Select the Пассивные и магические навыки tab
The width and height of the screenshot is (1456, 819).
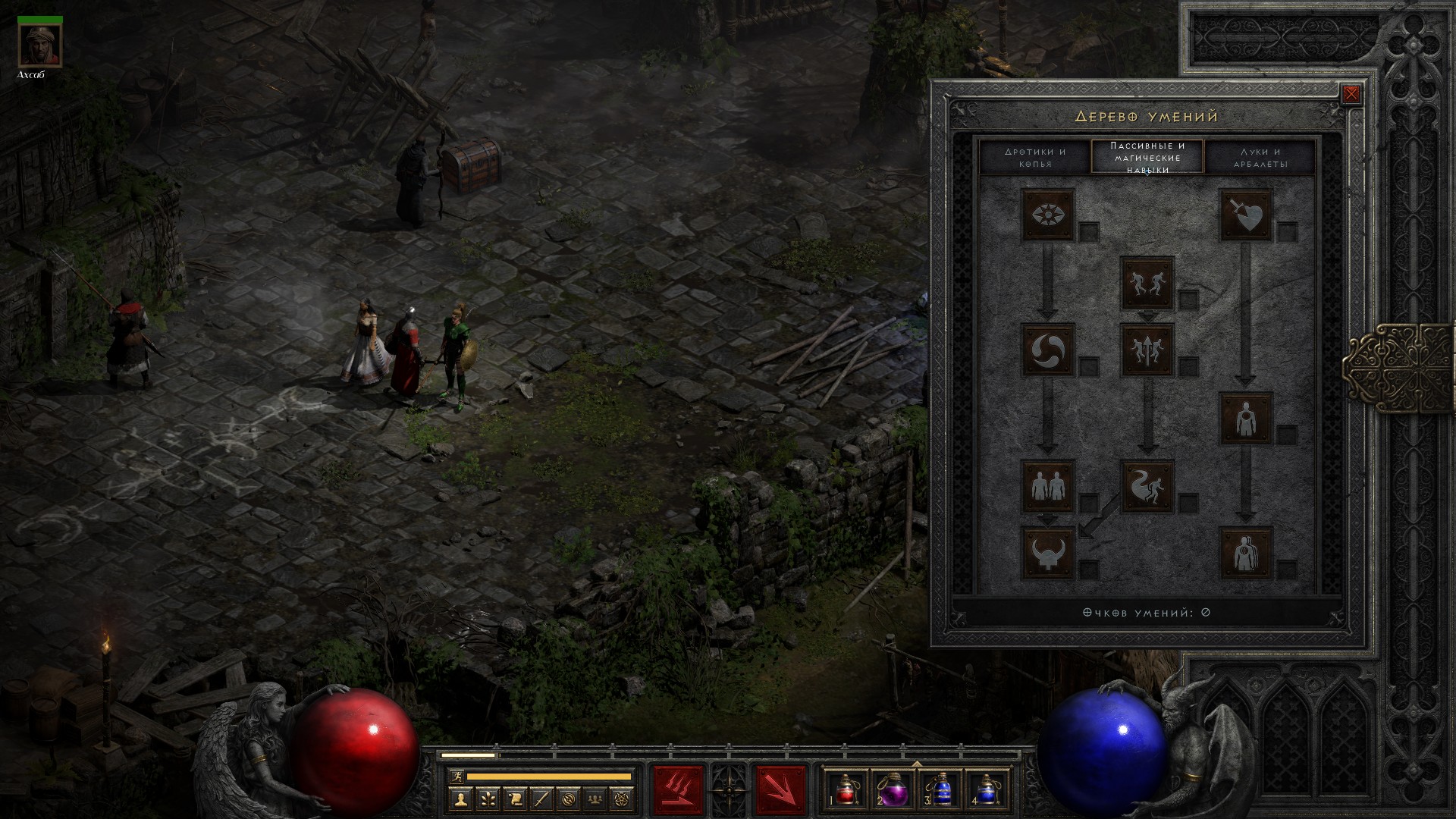pos(1147,158)
